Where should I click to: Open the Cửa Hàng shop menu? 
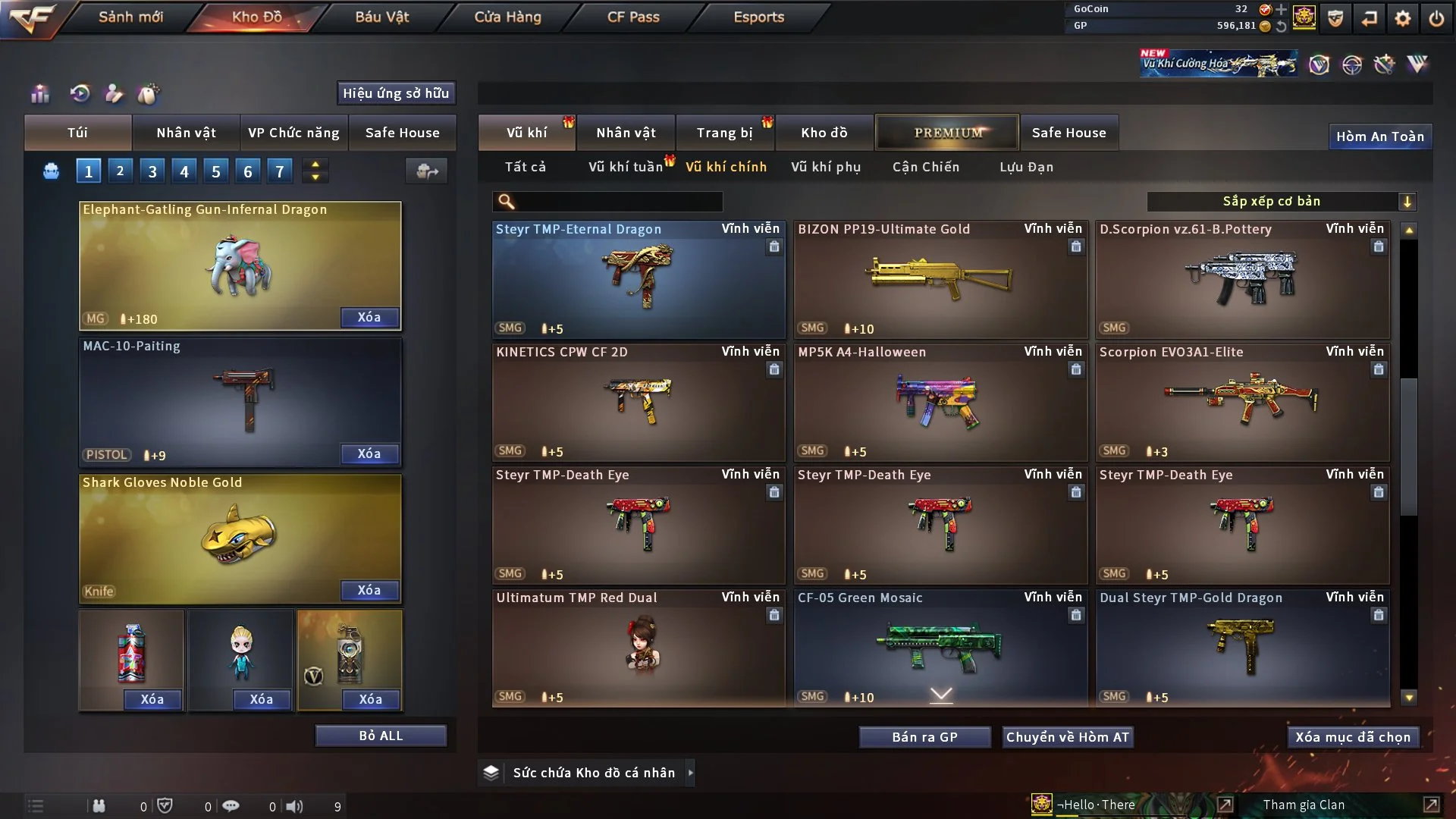pos(507,17)
